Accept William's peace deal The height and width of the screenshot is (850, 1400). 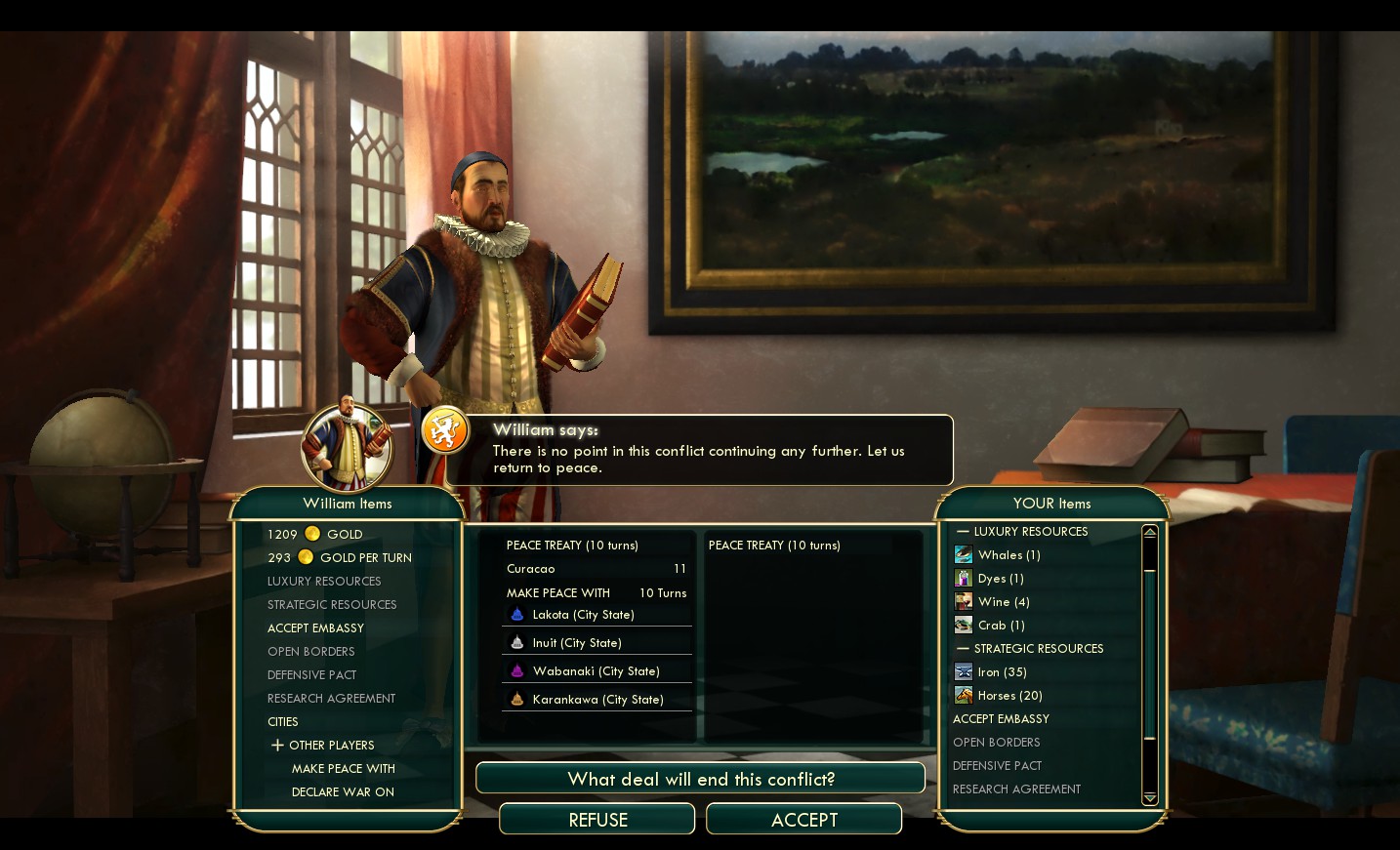(803, 820)
